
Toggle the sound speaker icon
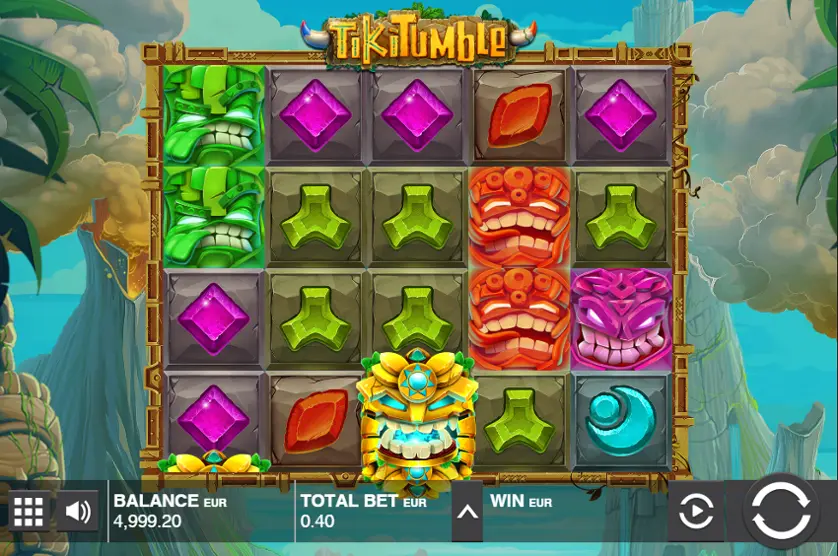(77, 512)
